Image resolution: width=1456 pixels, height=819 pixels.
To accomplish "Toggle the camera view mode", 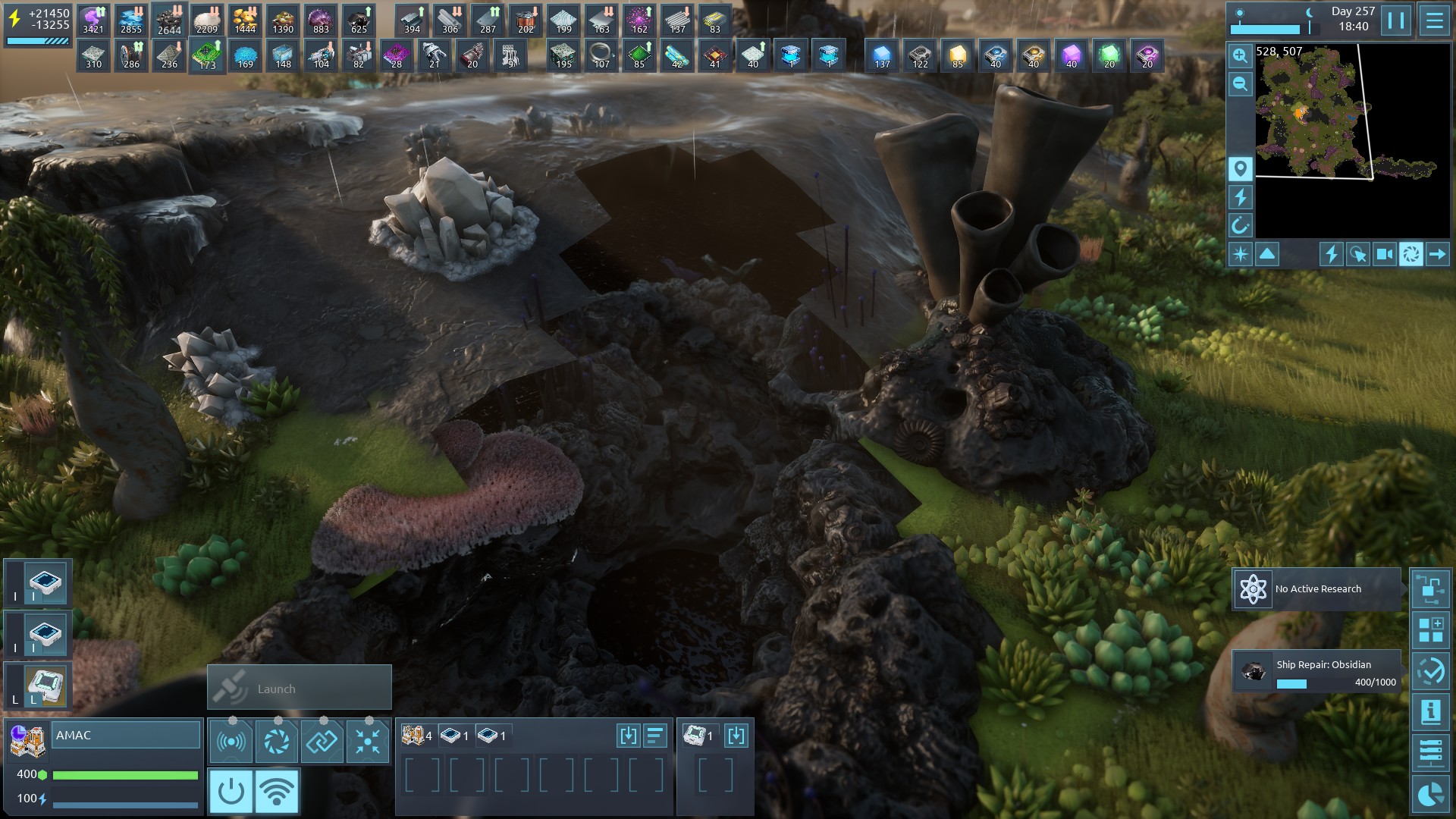I will pyautogui.click(x=1385, y=254).
